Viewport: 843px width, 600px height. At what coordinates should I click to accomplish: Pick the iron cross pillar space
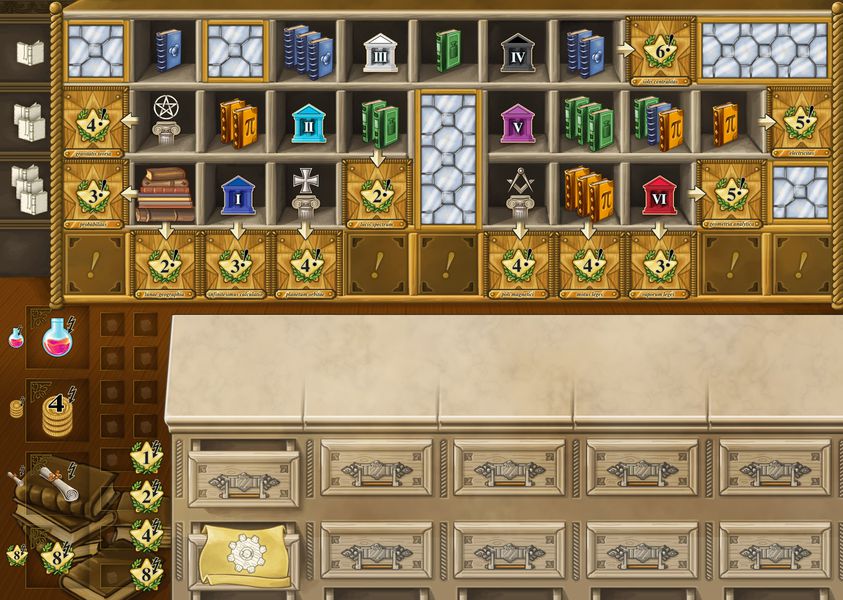point(307,193)
